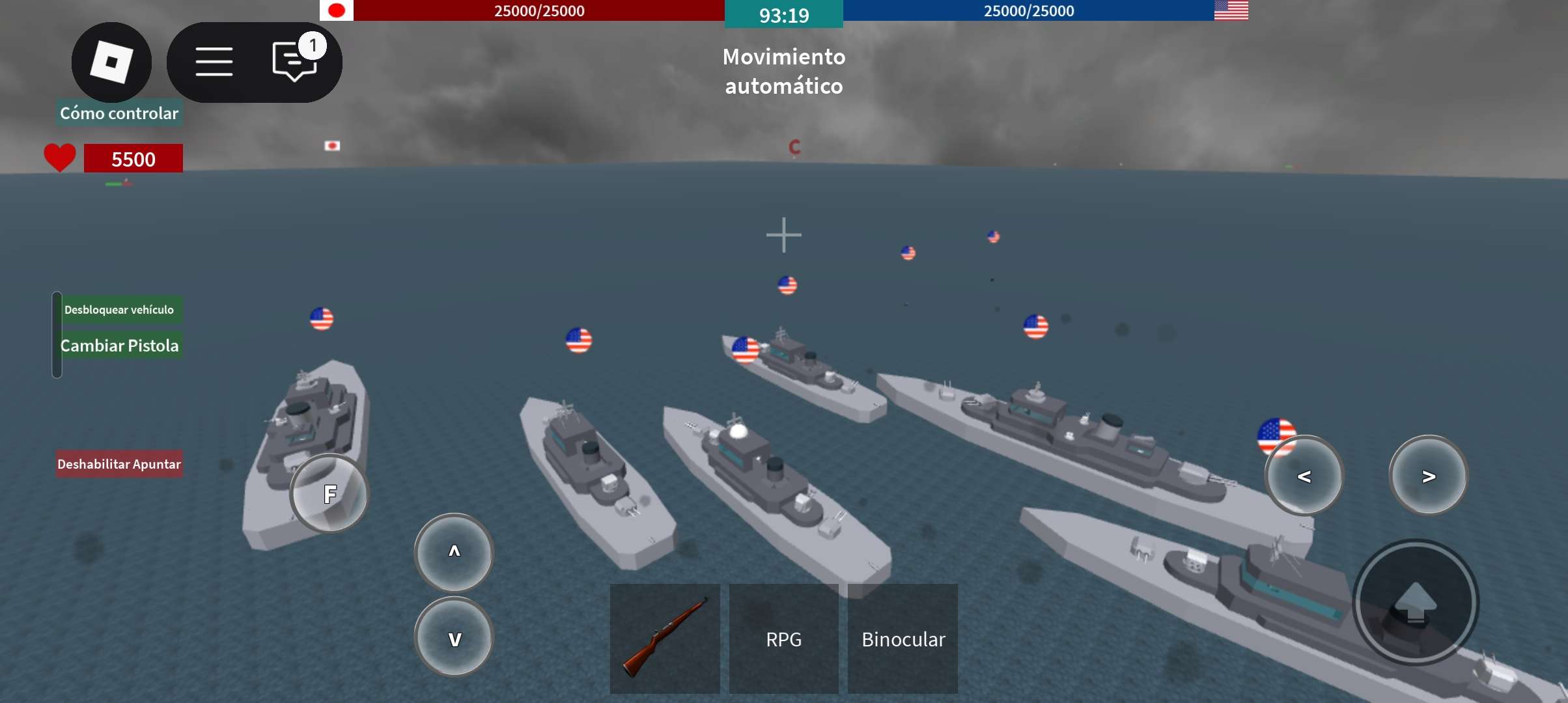Image resolution: width=1568 pixels, height=703 pixels.
Task: Open the hamburger menu
Action: point(214,62)
